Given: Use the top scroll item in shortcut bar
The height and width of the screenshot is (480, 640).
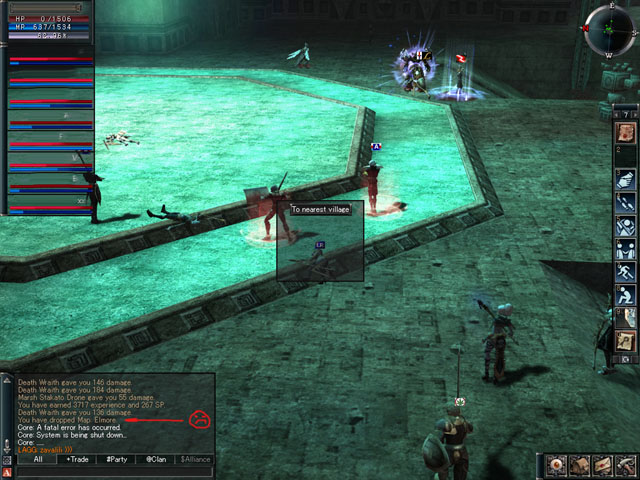Looking at the screenshot, I should (x=625, y=132).
